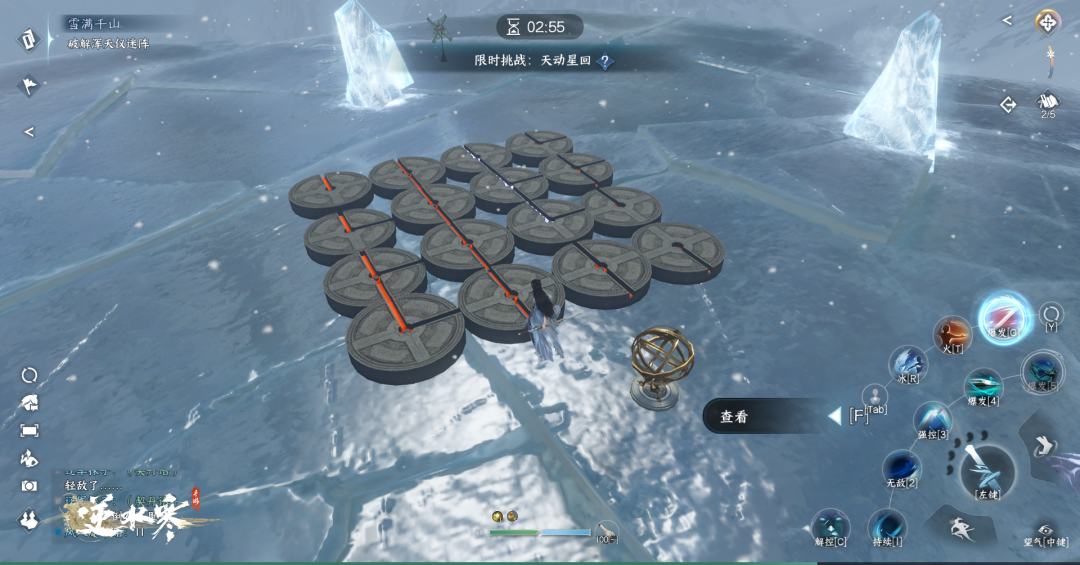The width and height of the screenshot is (1080, 565).
Task: Open the camera screenshot mode
Action: click(x=29, y=487)
